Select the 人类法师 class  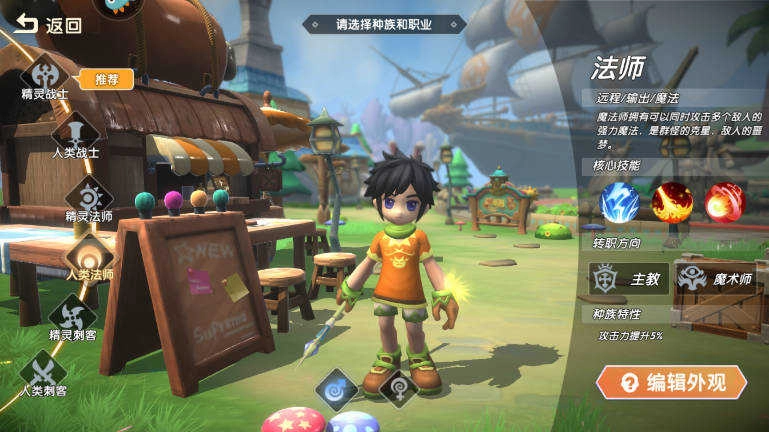[x=90, y=255]
